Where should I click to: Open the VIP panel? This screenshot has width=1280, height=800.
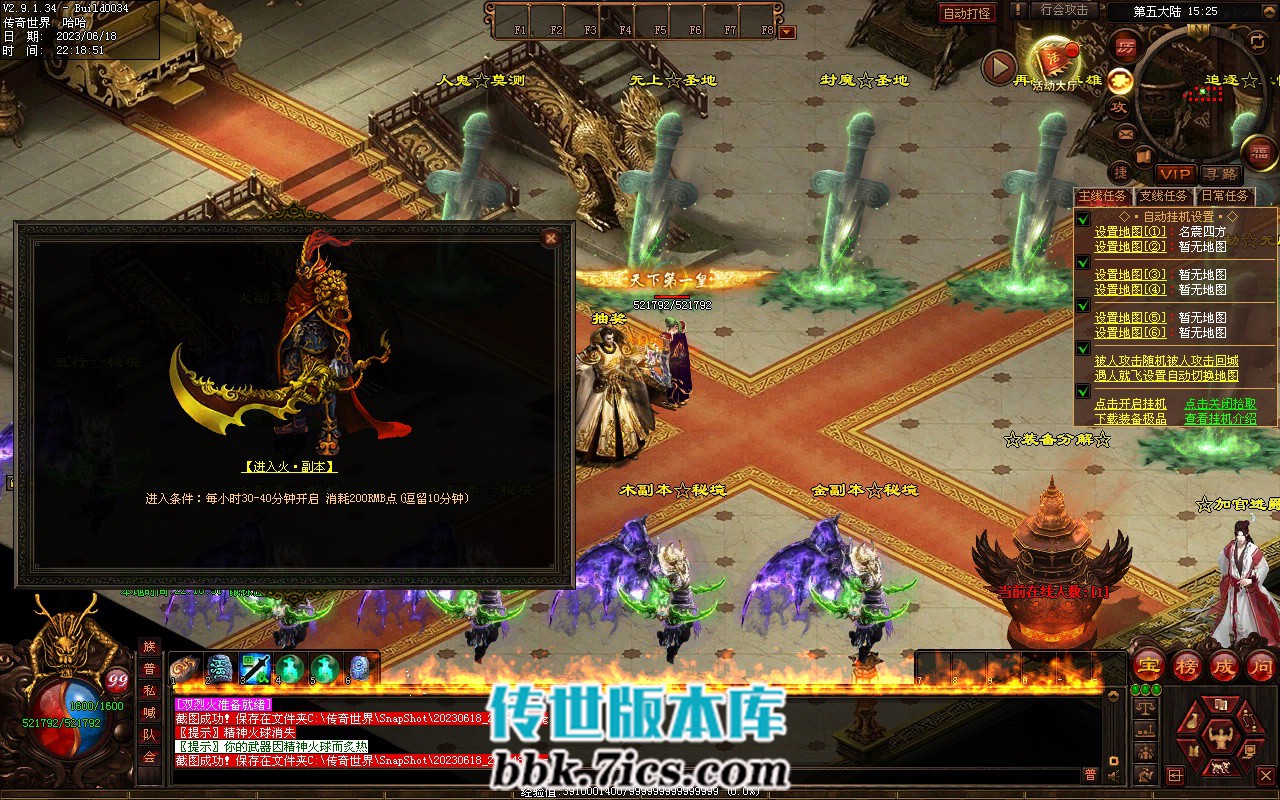(1175, 174)
